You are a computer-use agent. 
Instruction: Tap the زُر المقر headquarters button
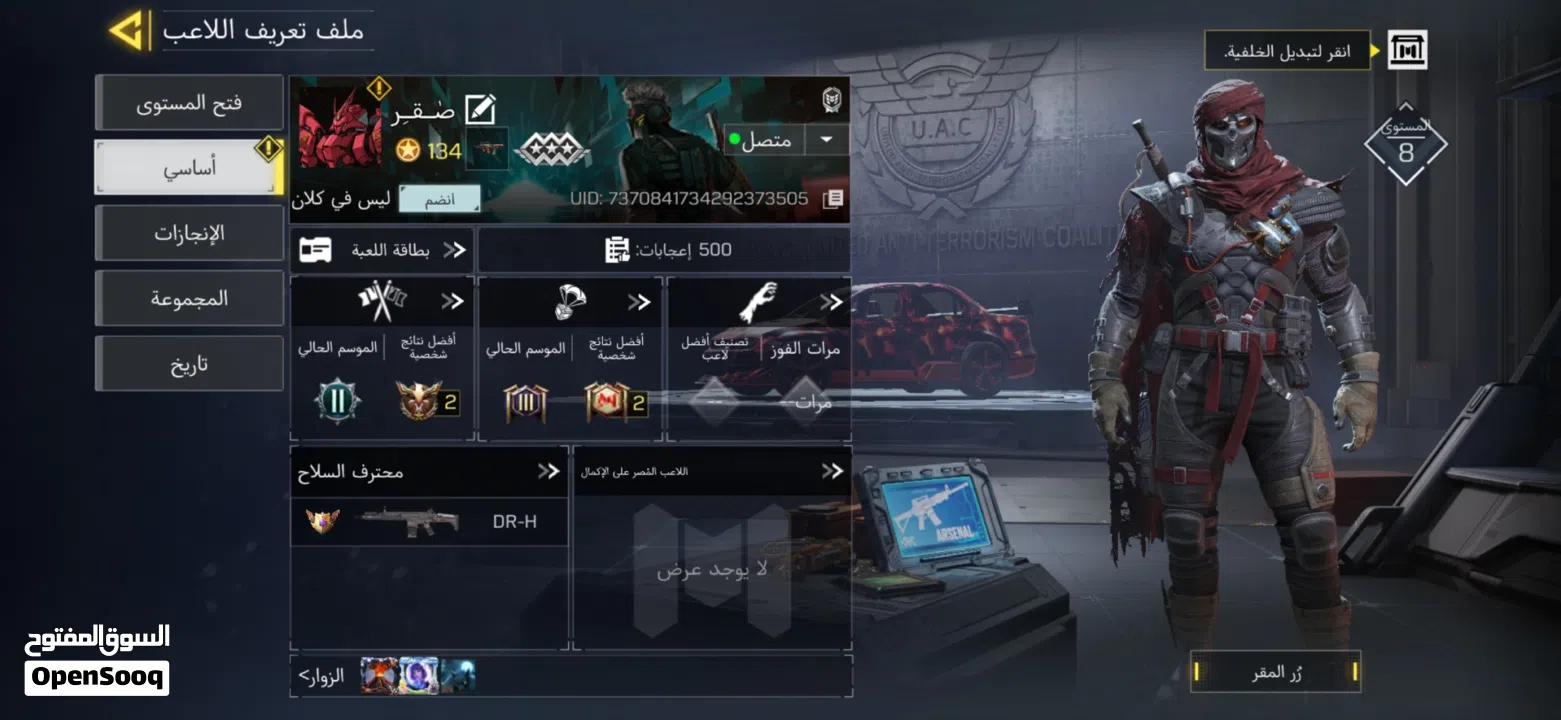(1276, 673)
